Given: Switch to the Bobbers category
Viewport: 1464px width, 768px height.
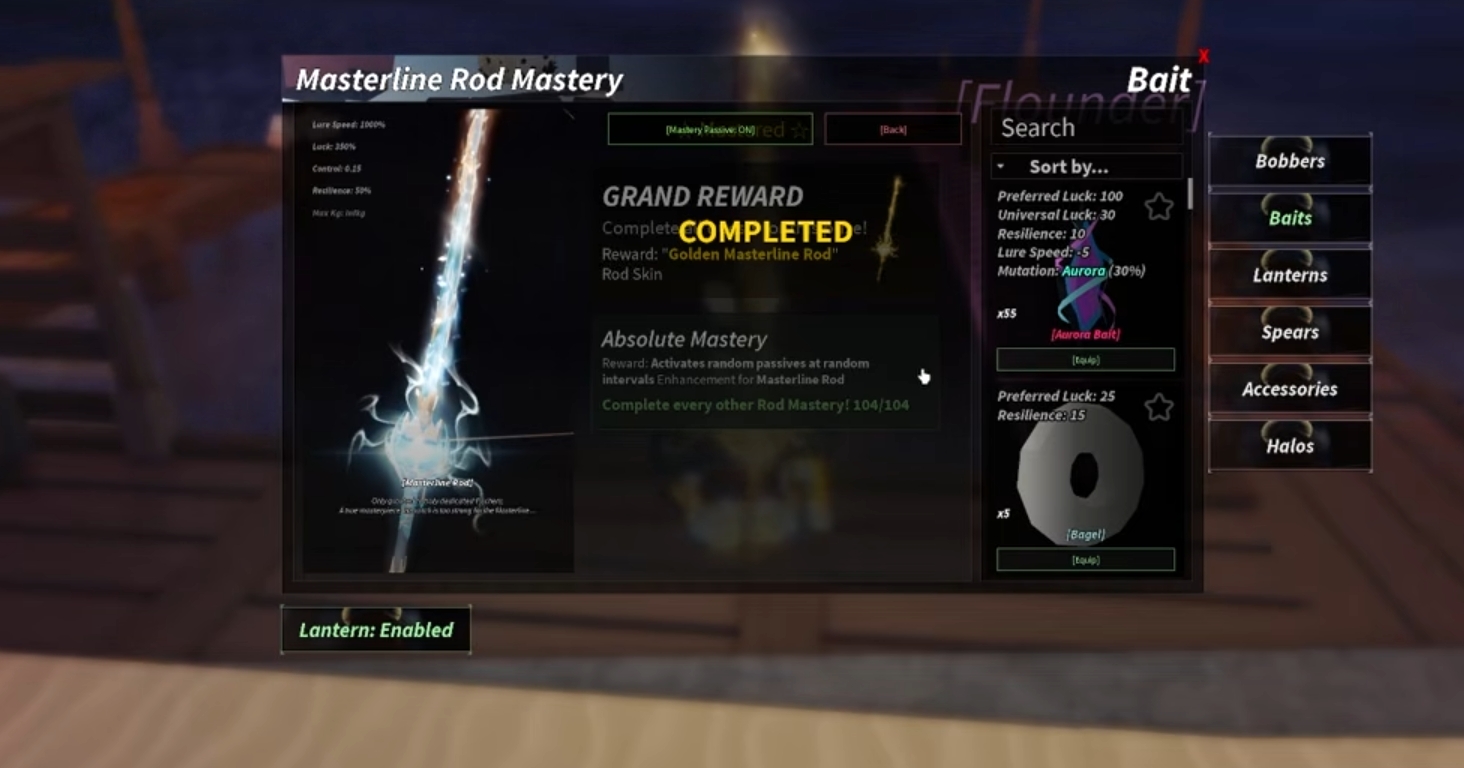Looking at the screenshot, I should tap(1289, 161).
